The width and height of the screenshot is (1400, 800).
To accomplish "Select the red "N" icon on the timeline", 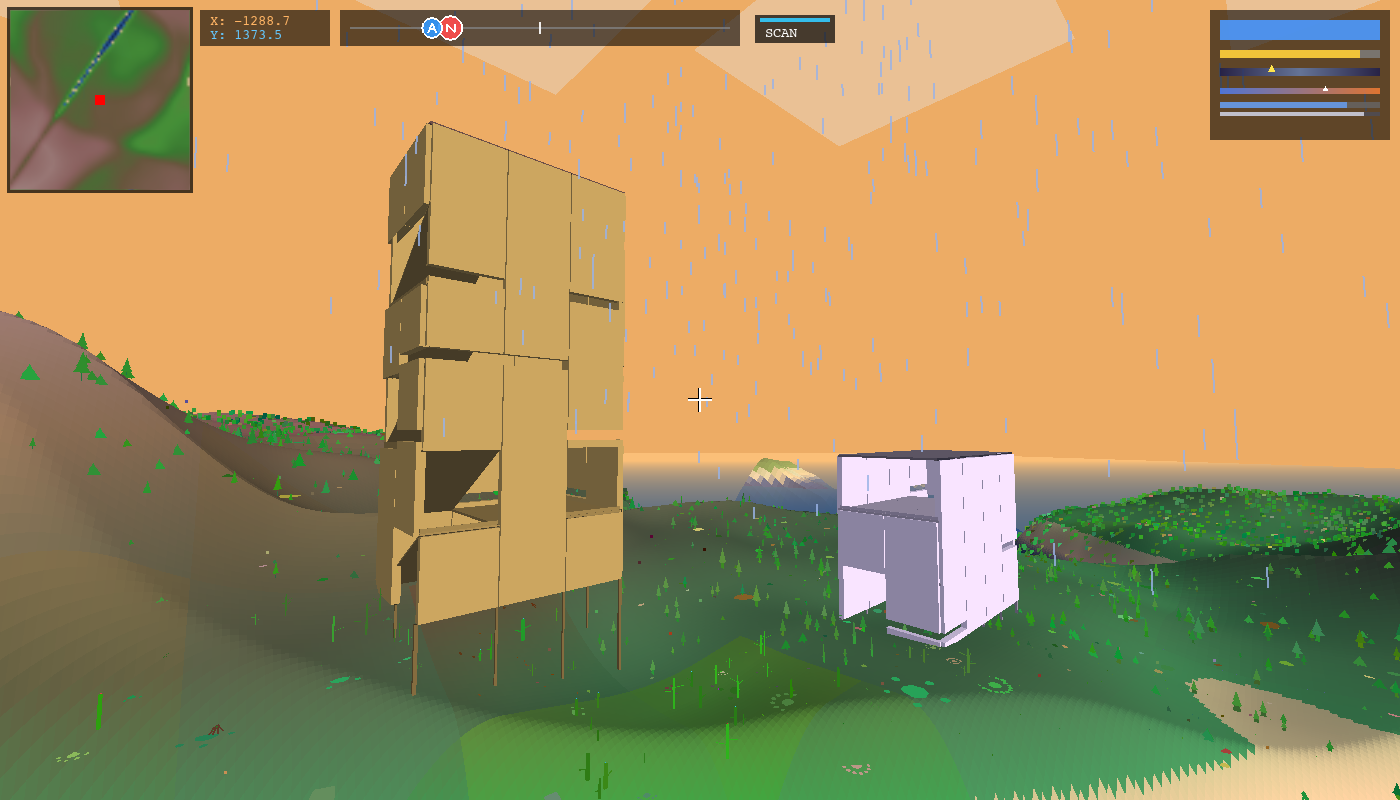I will [x=451, y=27].
